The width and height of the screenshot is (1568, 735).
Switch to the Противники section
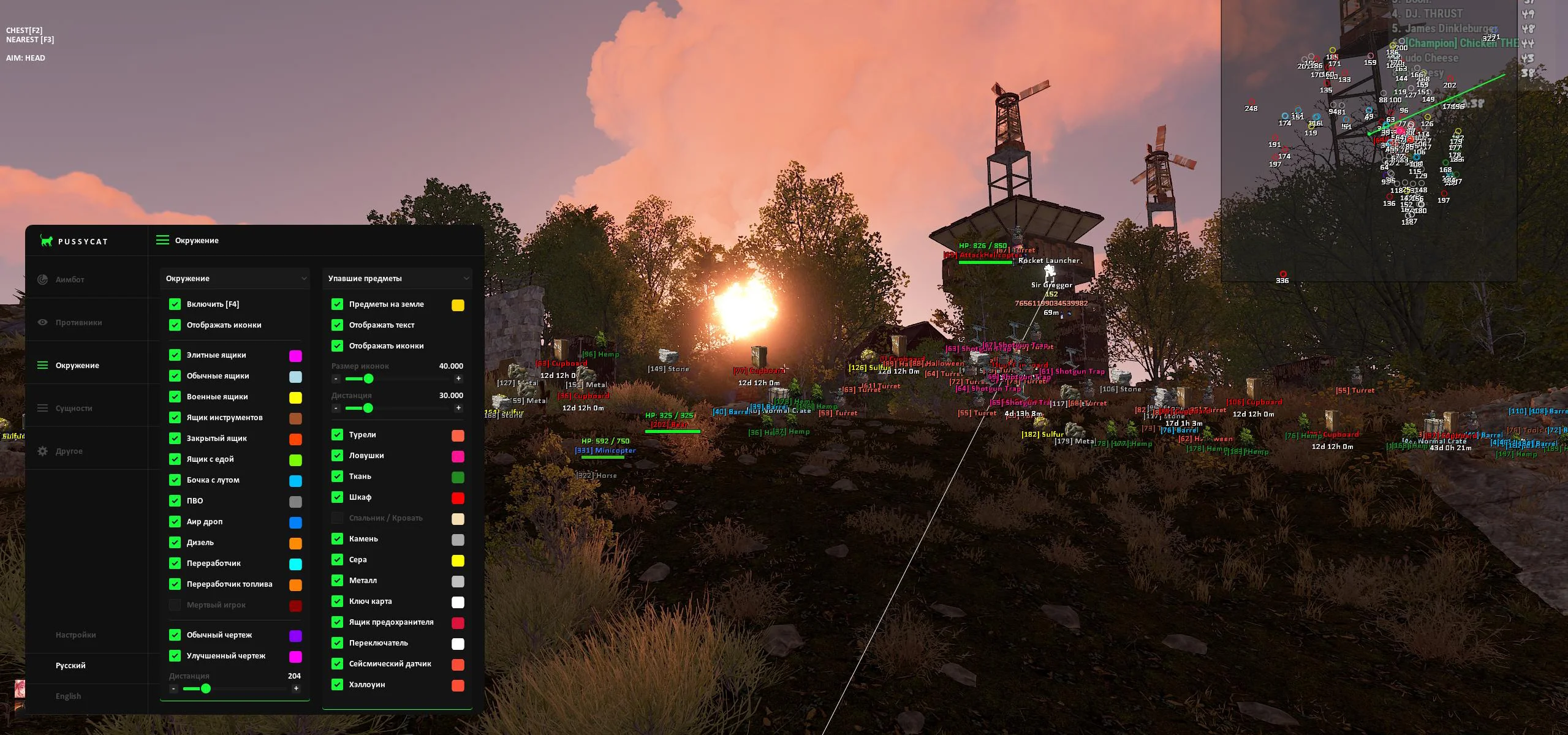pyautogui.click(x=78, y=322)
